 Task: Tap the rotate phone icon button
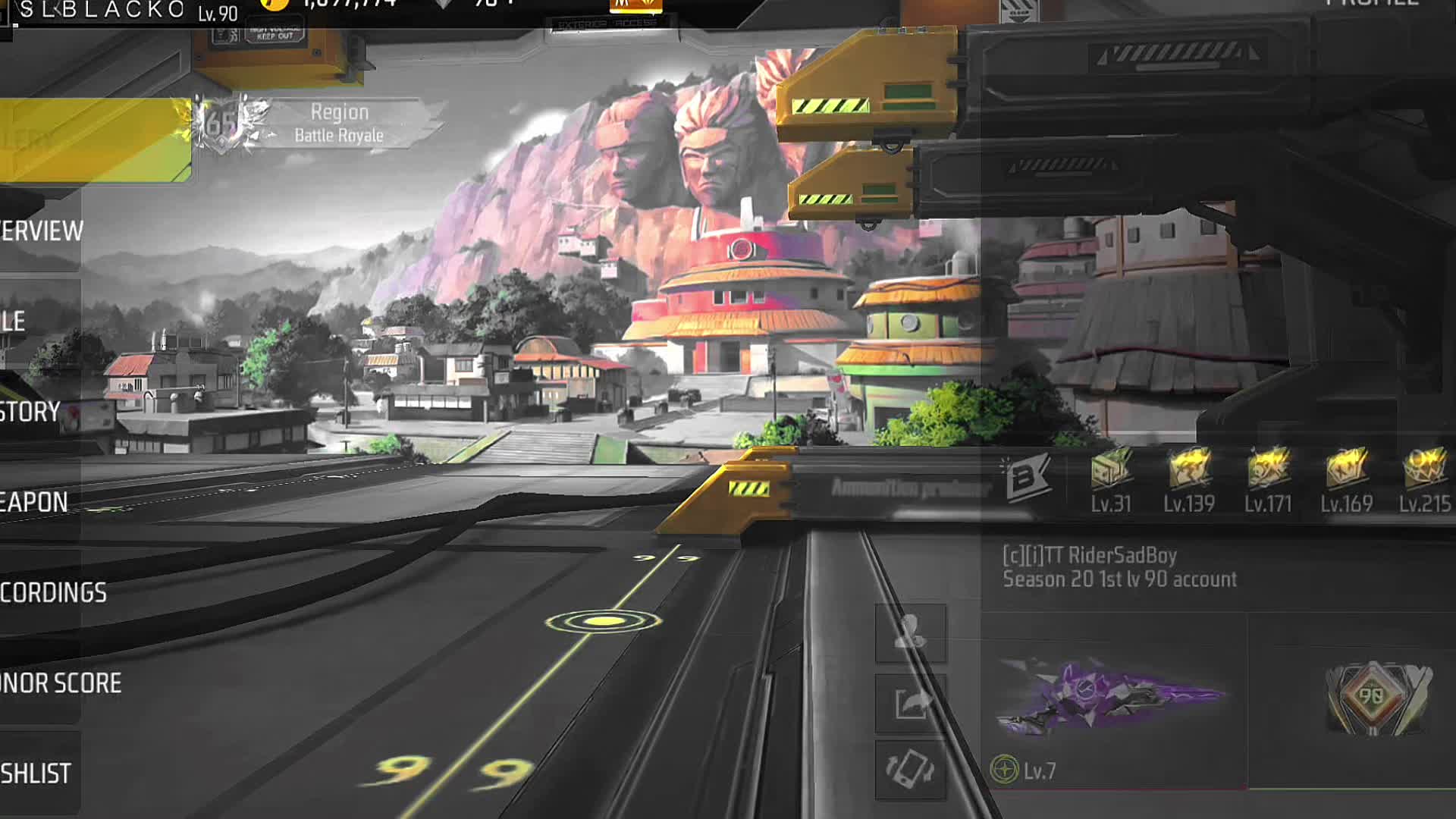(x=910, y=770)
